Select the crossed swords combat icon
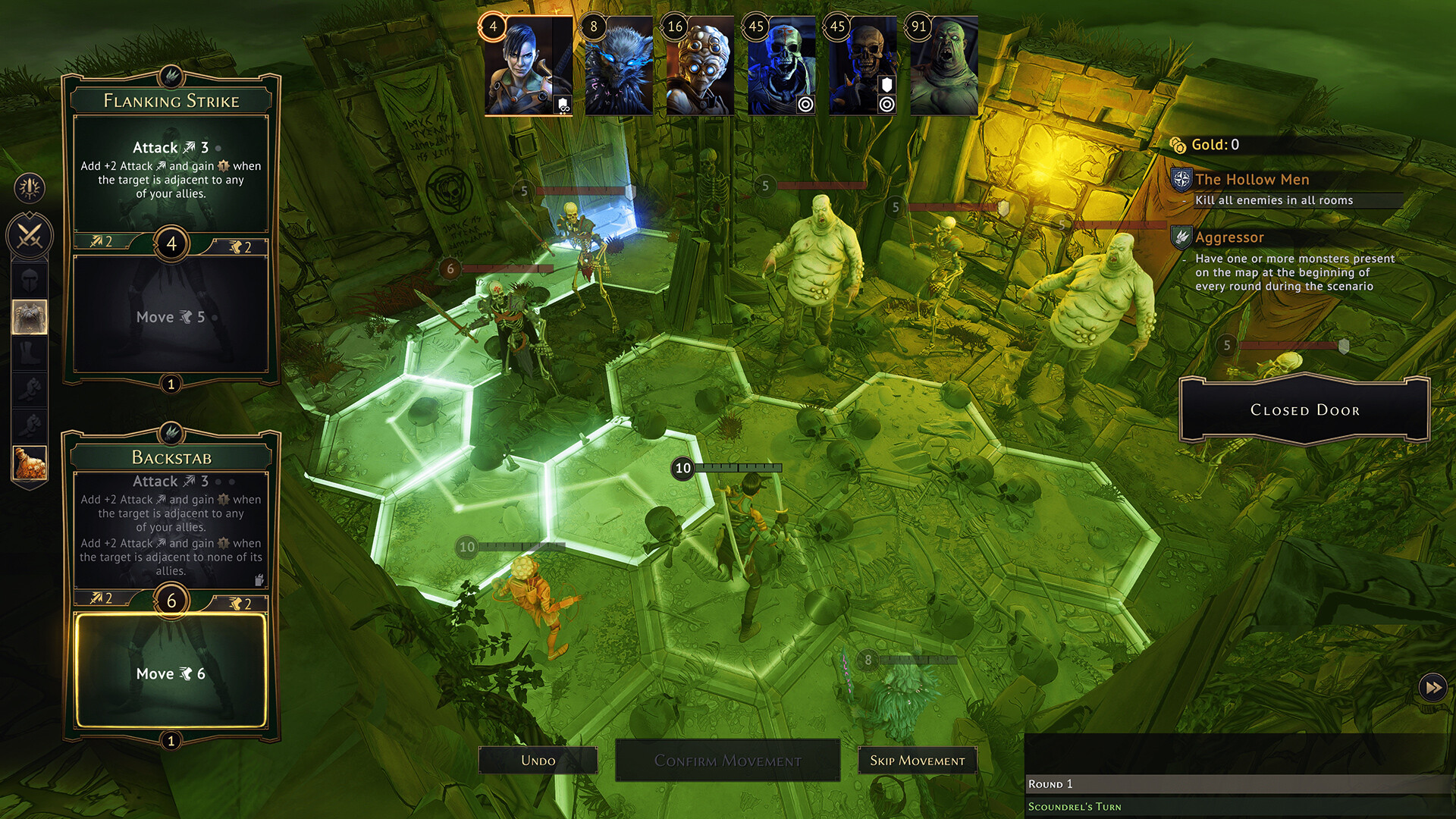Viewport: 1456px width, 819px height. tap(29, 235)
